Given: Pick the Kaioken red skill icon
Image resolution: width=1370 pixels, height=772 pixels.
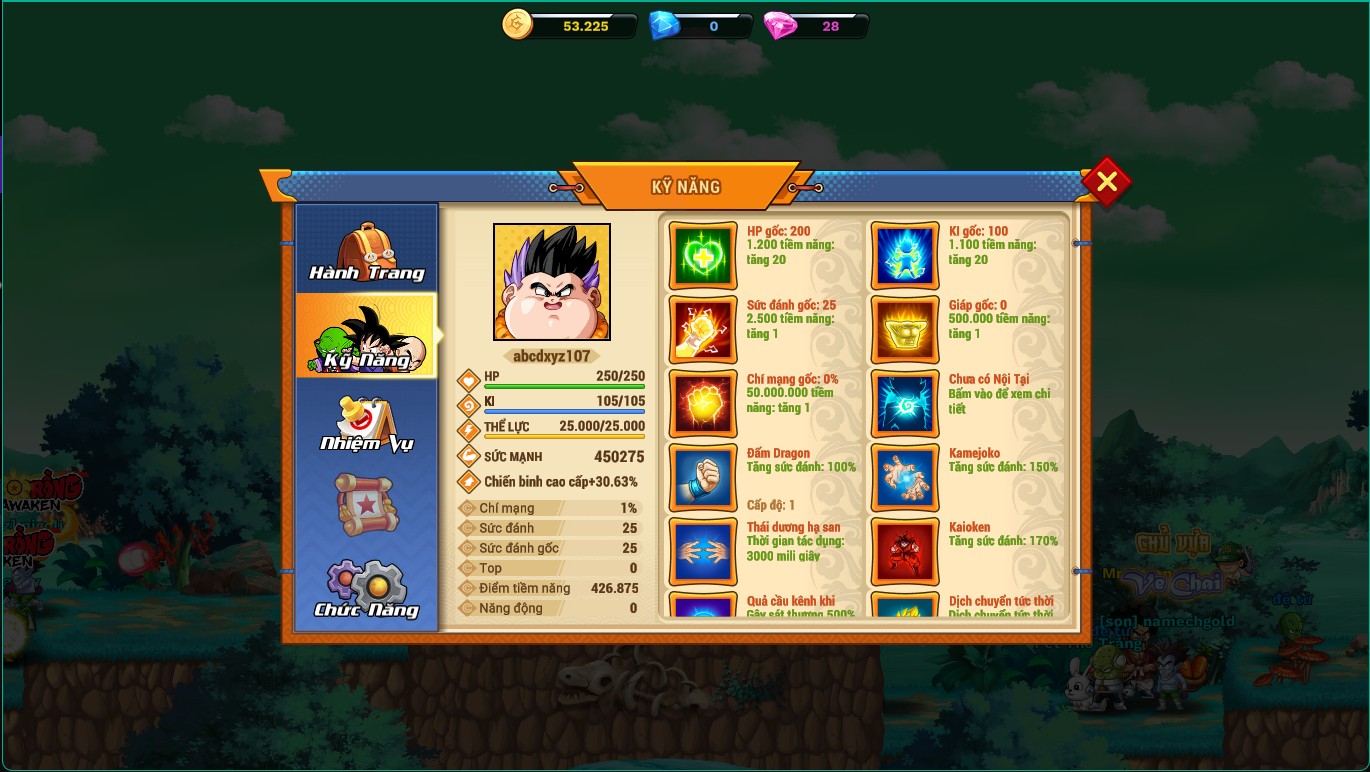Looking at the screenshot, I should pos(905,552).
